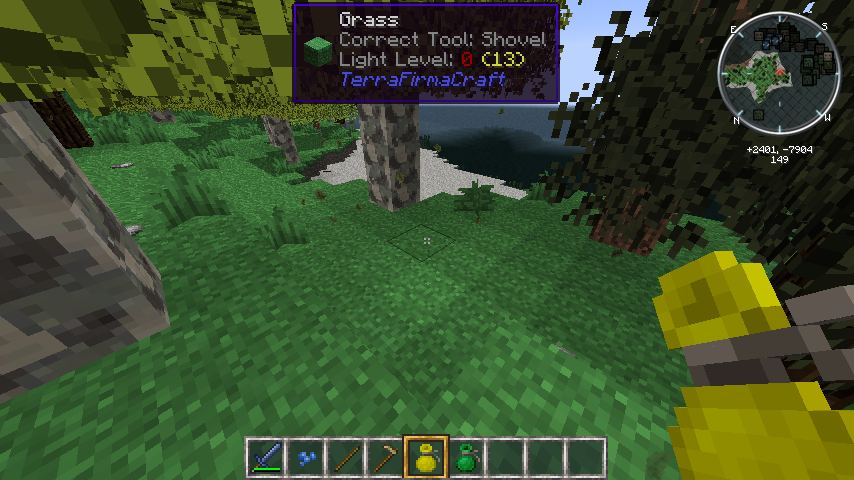This screenshot has width=854, height=480.
Task: Select the blue sword hotbar slot
Action: click(266, 458)
